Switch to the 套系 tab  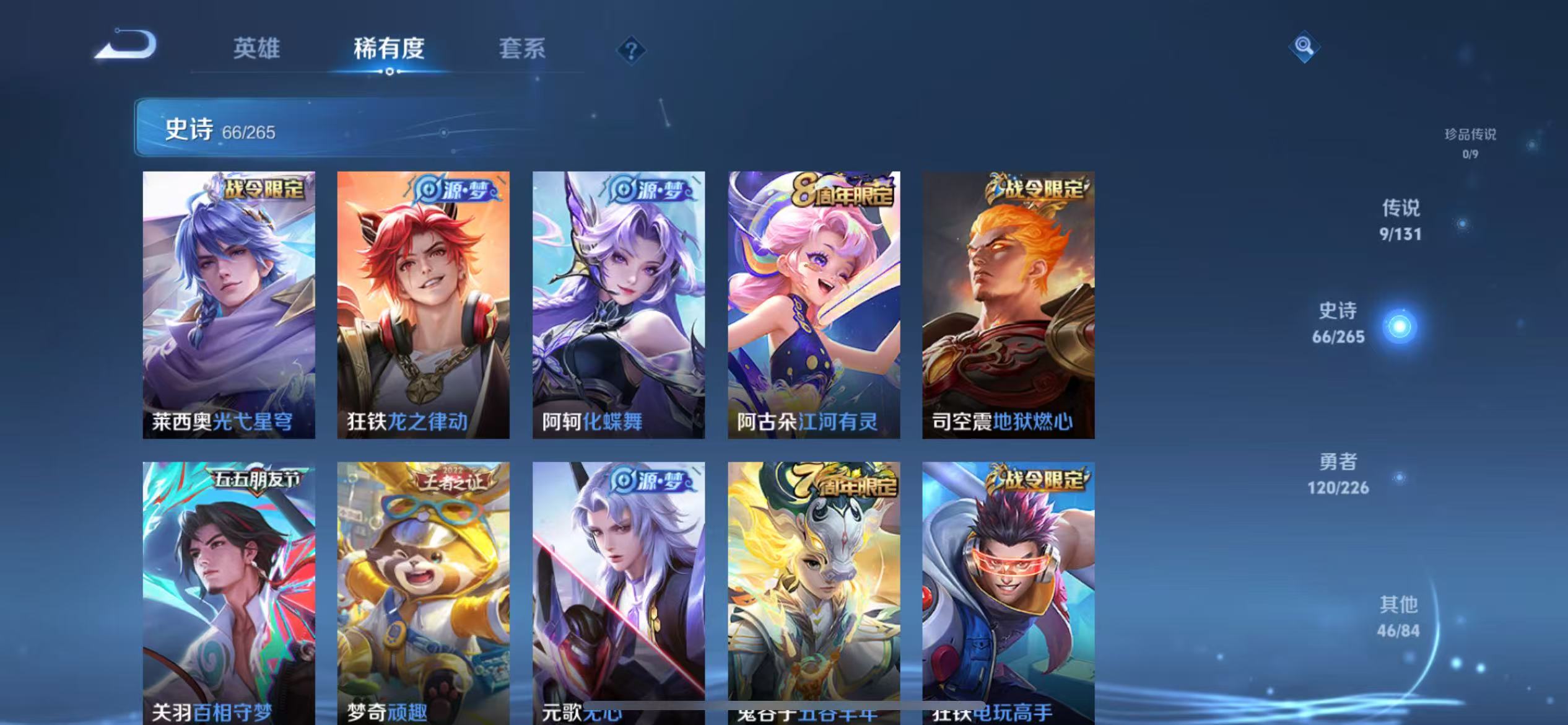click(x=522, y=48)
